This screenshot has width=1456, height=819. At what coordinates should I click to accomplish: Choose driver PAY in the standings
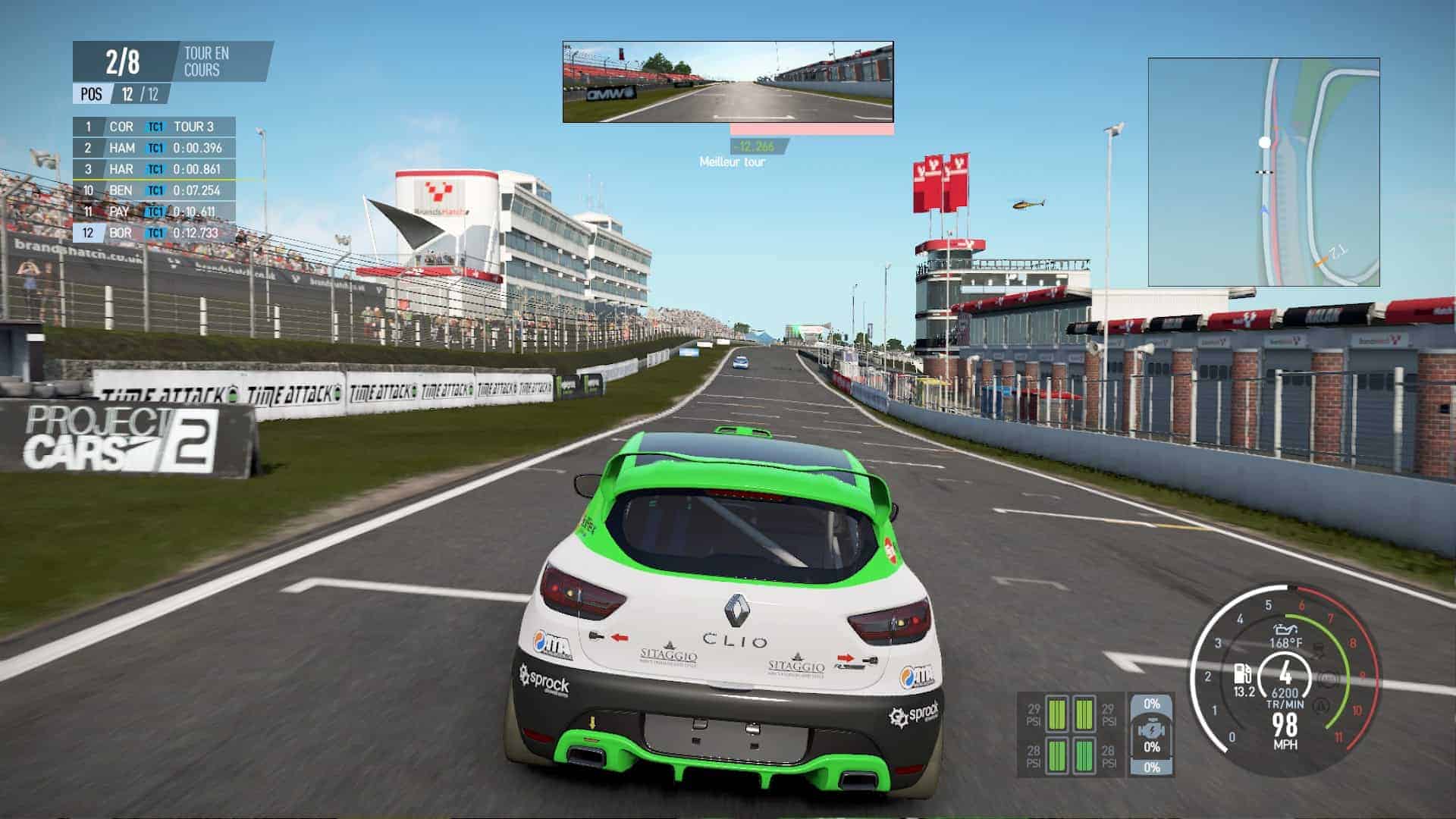[154, 212]
